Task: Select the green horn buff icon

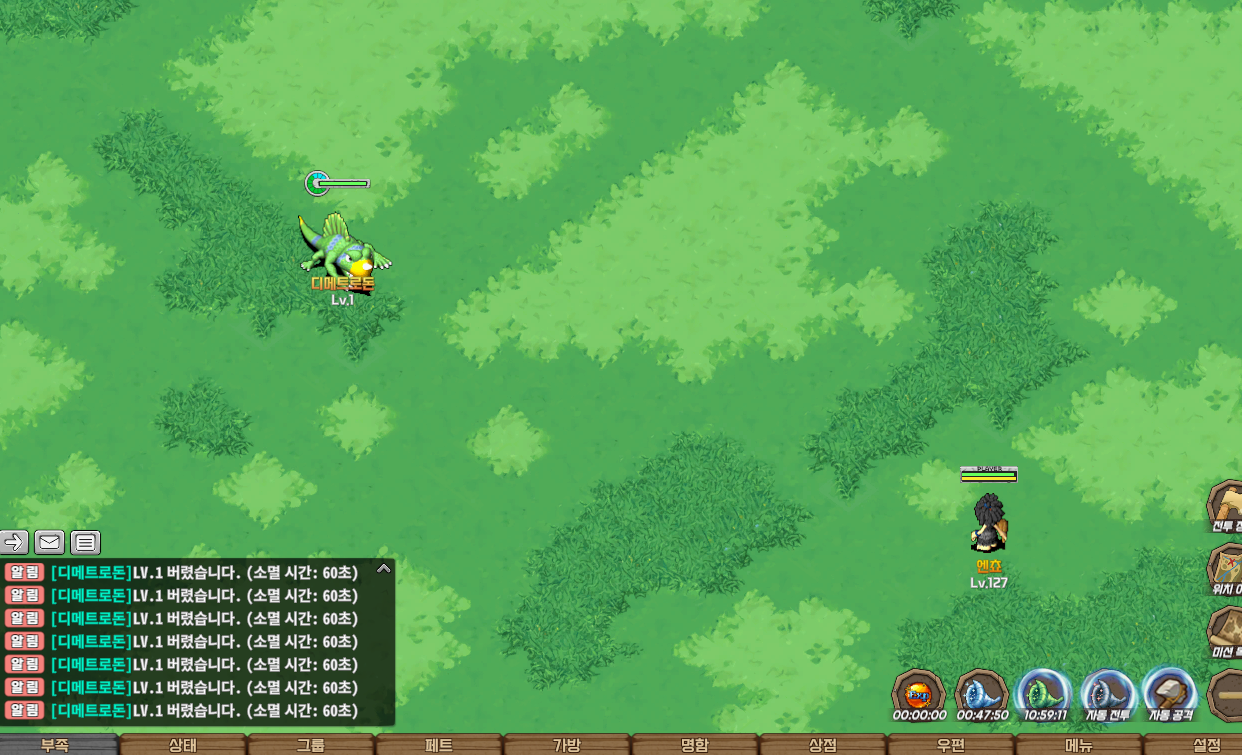Action: tap(1044, 693)
